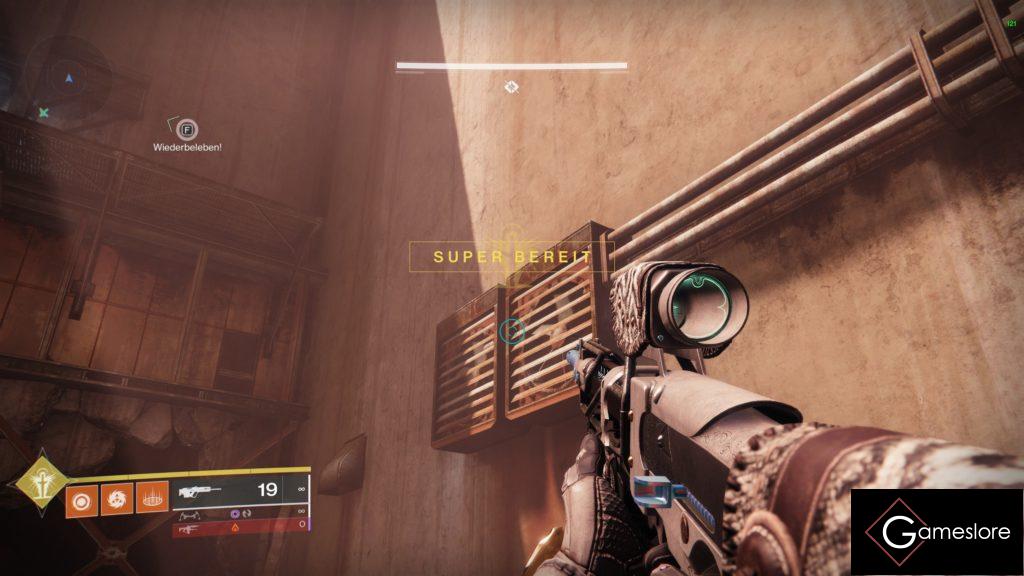This screenshot has width=1024, height=576.
Task: Switch to the middle secondary weapon row
Action: [240, 513]
